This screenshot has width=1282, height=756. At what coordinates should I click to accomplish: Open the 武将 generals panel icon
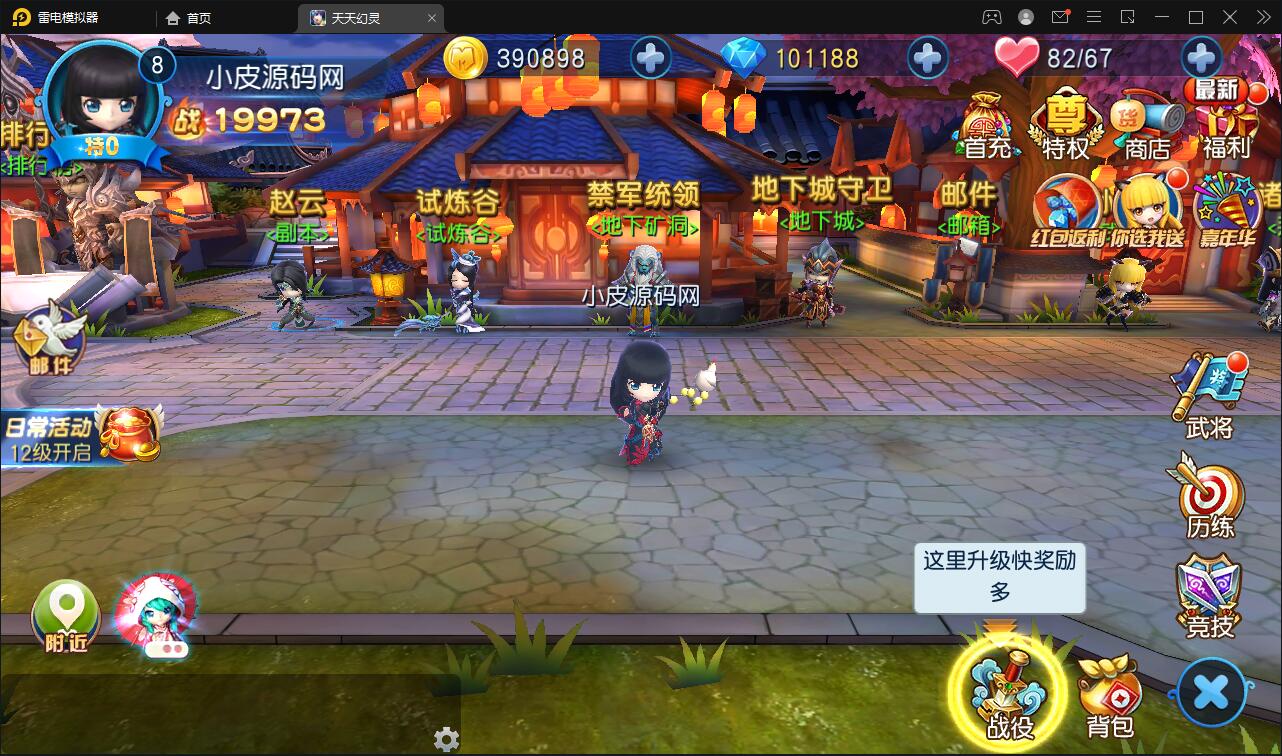tap(1210, 385)
